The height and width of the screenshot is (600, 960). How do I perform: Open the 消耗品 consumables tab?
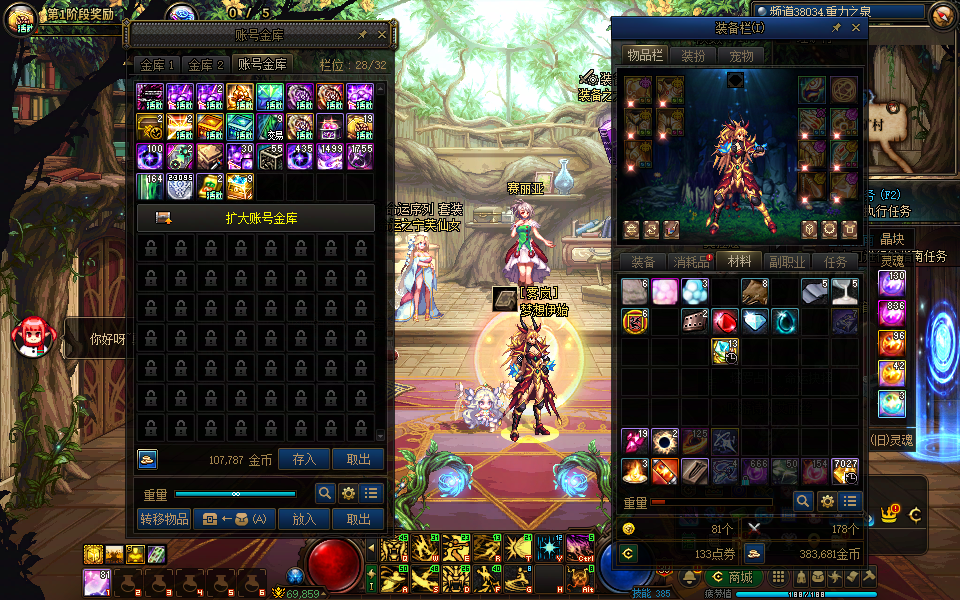pyautogui.click(x=690, y=262)
